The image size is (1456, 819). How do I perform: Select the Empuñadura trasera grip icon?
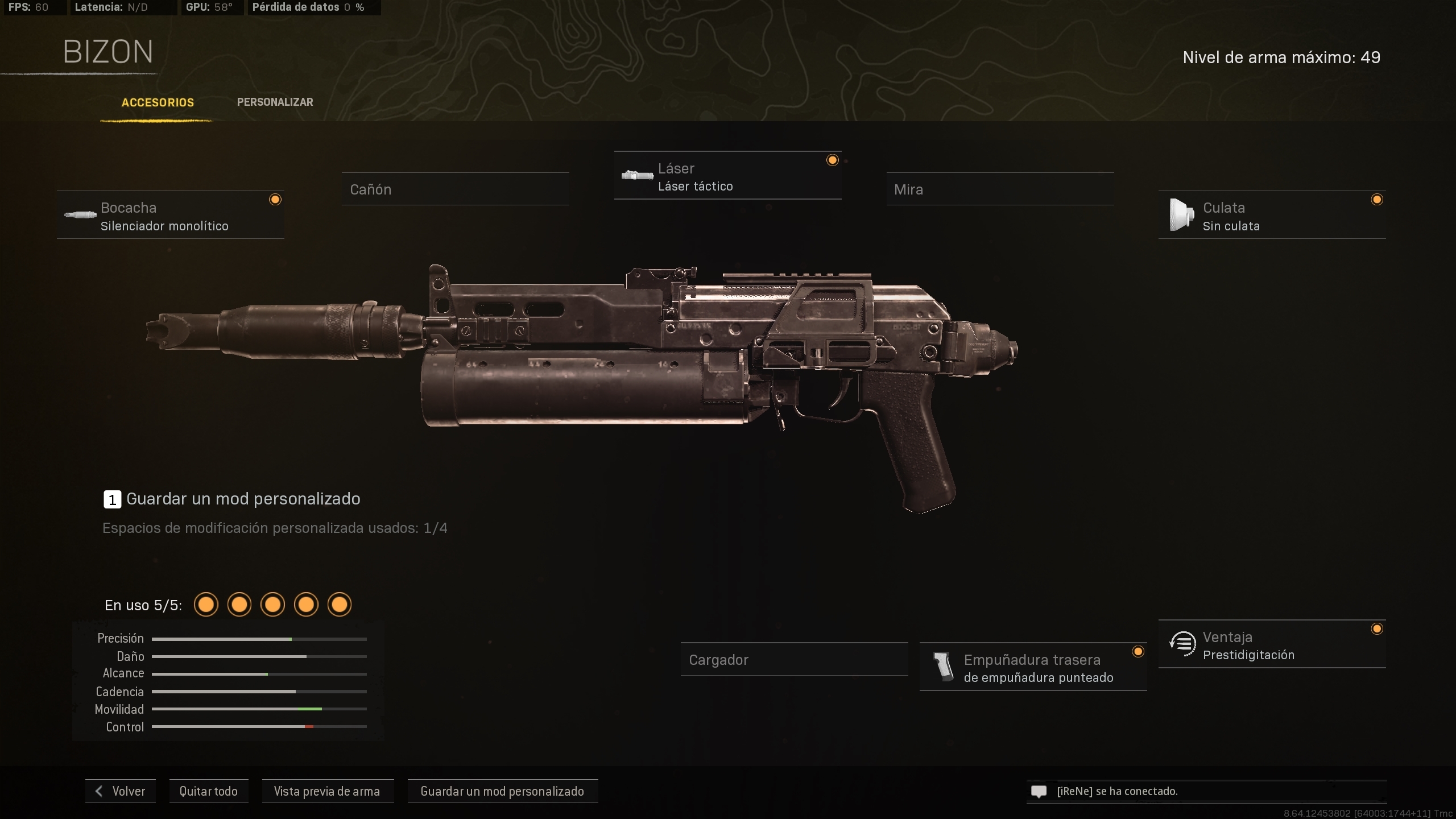944,667
